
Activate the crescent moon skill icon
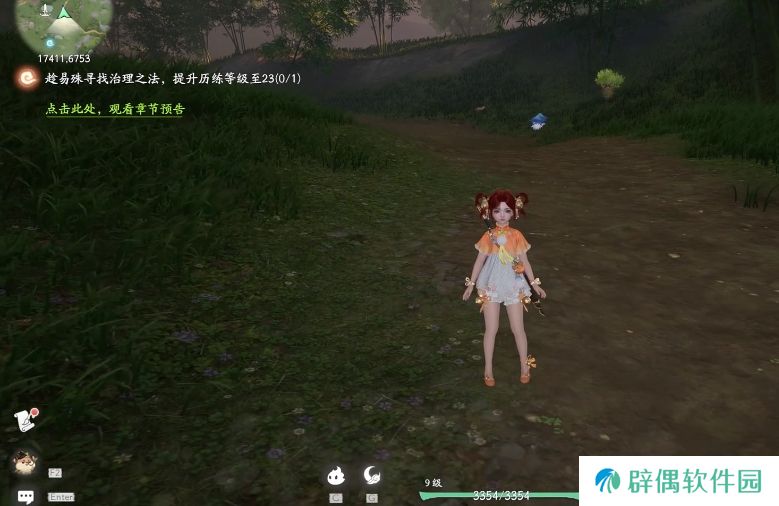click(372, 475)
